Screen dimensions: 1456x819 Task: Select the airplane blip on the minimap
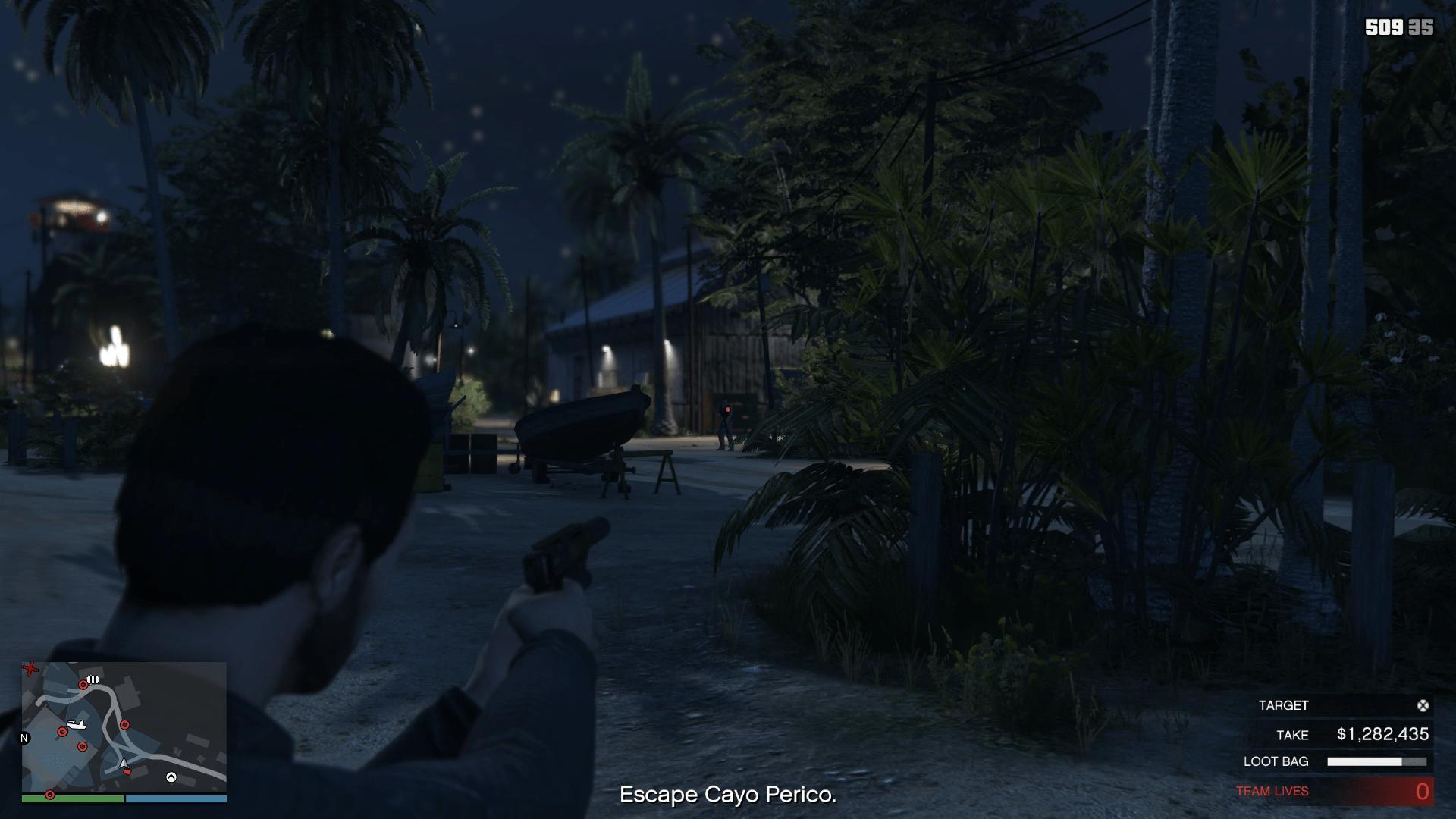coord(76,725)
